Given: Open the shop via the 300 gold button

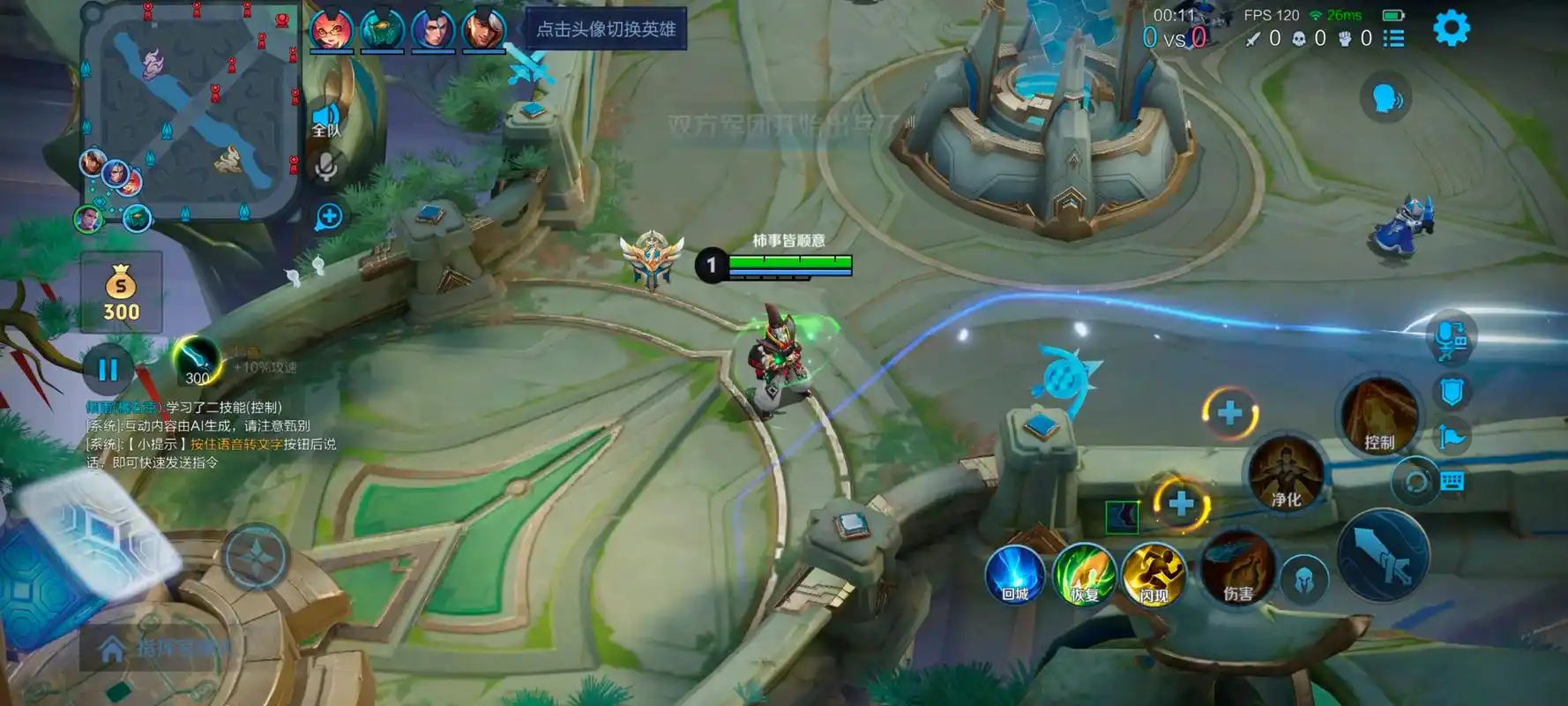Looking at the screenshot, I should tap(121, 293).
